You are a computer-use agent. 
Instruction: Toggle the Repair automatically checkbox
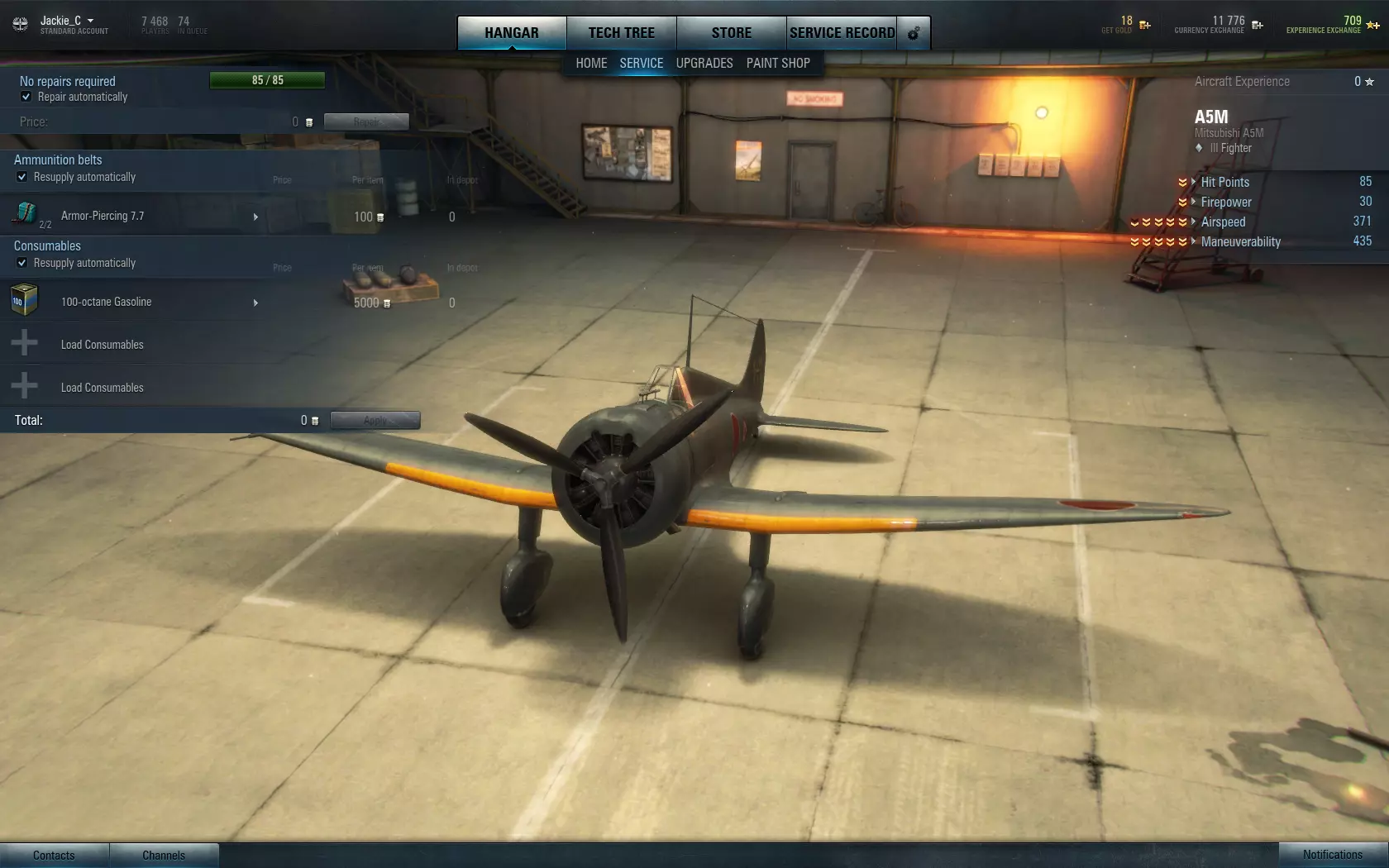tap(26, 97)
